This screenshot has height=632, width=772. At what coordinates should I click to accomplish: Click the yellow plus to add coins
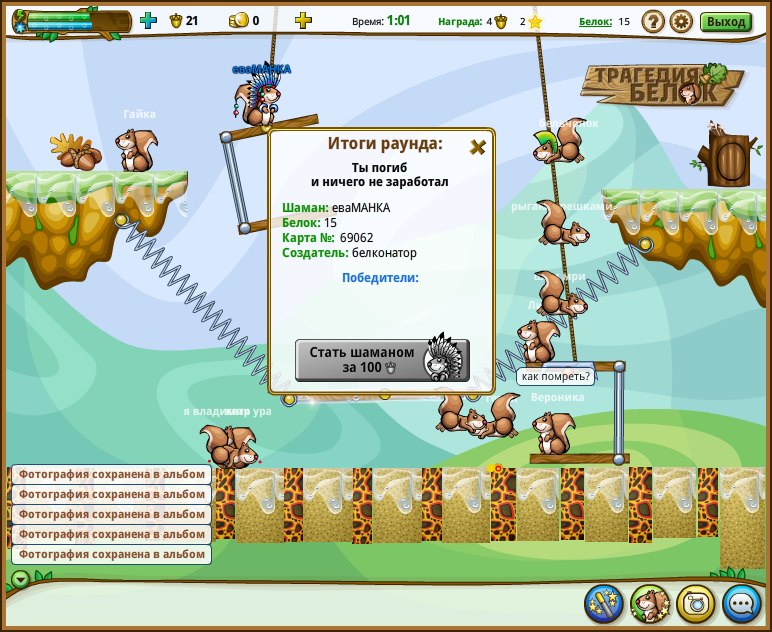pos(303,20)
